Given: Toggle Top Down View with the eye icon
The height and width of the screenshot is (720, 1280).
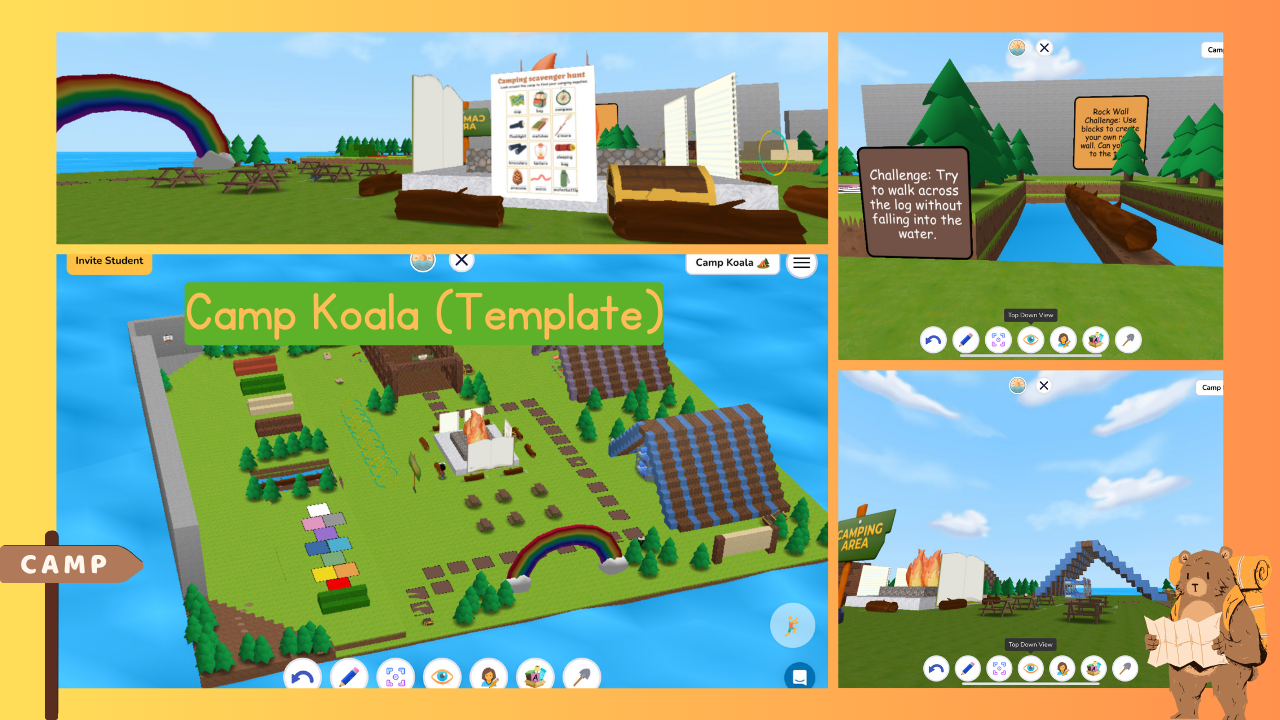Looking at the screenshot, I should pyautogui.click(x=443, y=676).
